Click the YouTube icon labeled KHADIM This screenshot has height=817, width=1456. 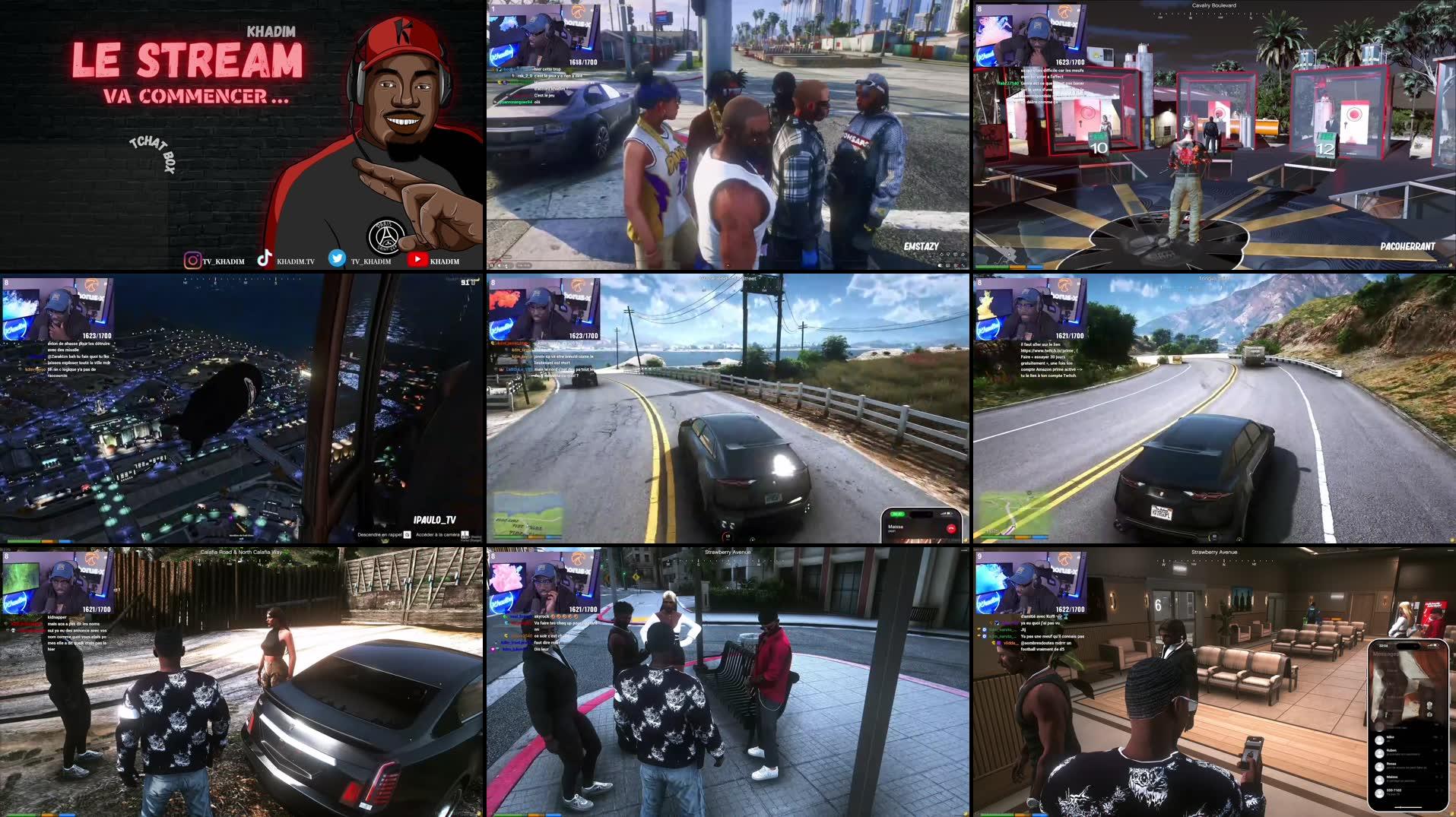point(418,259)
